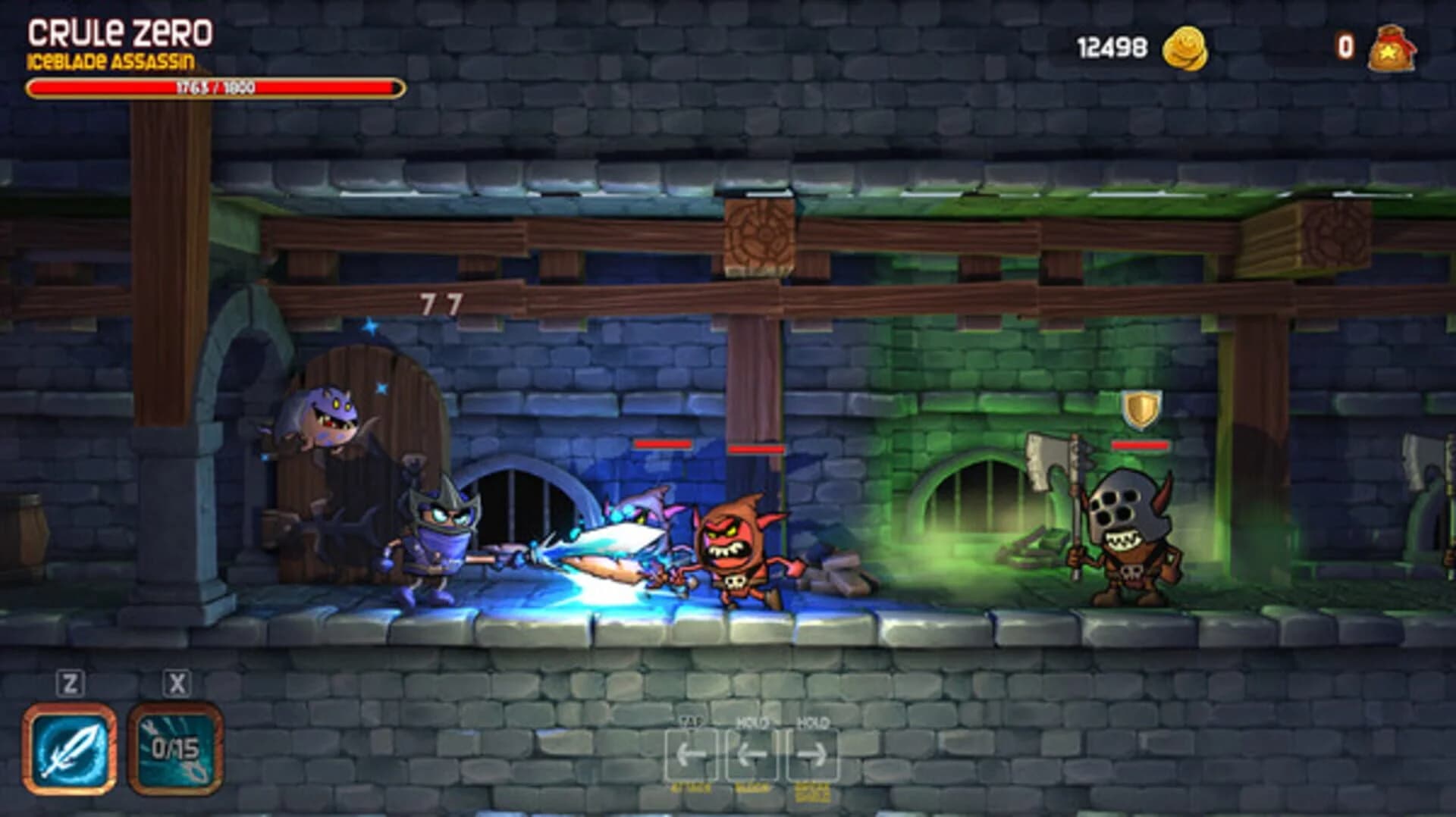This screenshot has width=1456, height=817.
Task: Click the HOLD label above the right arrow
Action: [x=813, y=722]
